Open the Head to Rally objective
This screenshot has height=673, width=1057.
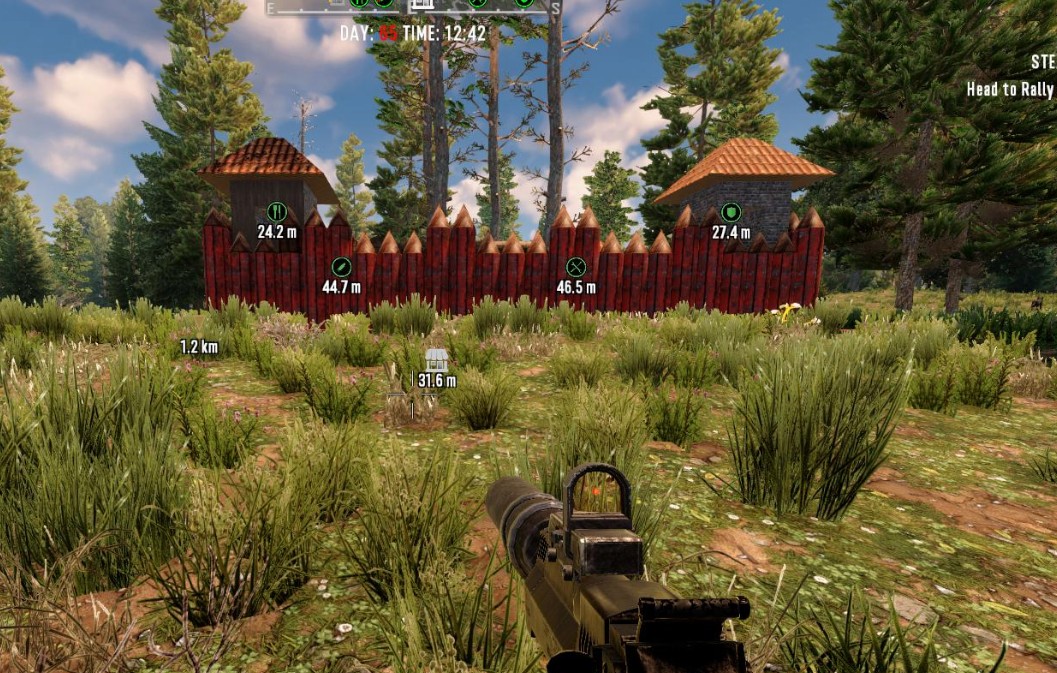click(x=1010, y=90)
